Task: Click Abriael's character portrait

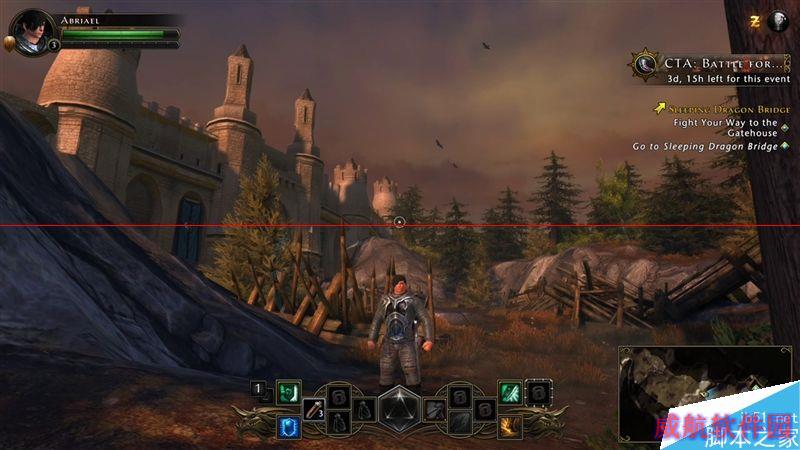Action: [32, 30]
